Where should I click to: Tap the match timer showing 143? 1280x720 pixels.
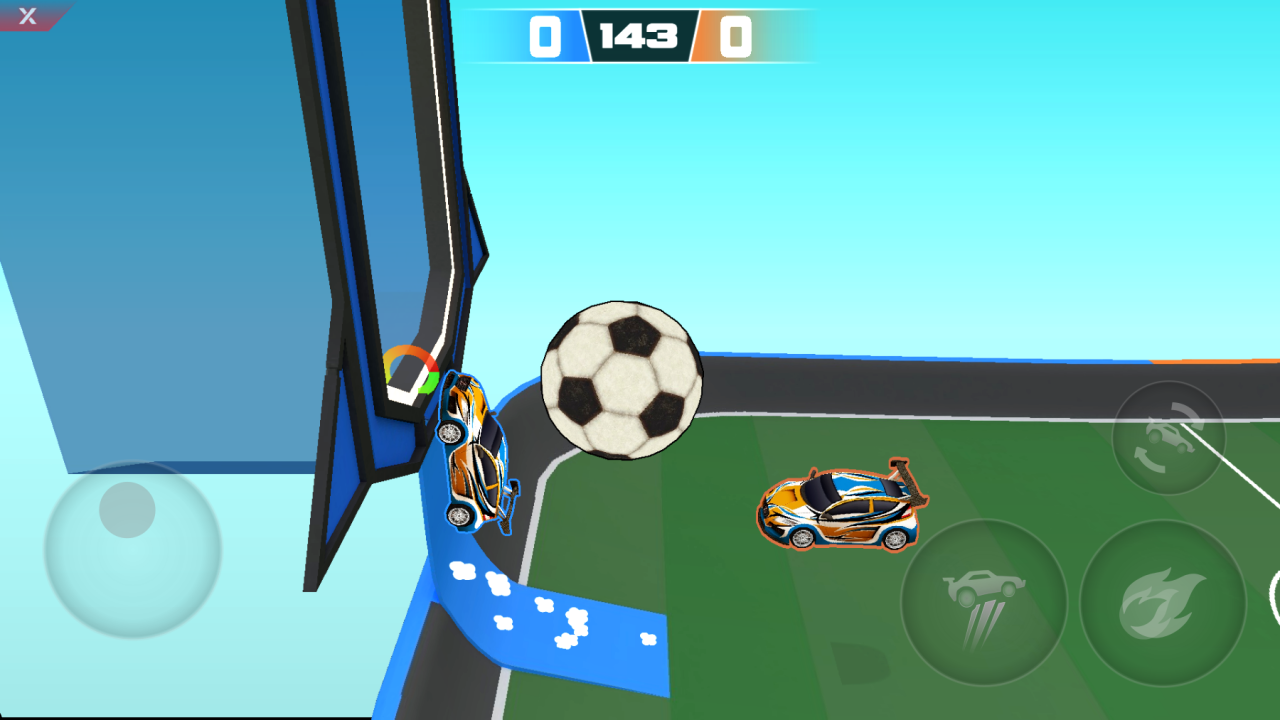(x=640, y=38)
